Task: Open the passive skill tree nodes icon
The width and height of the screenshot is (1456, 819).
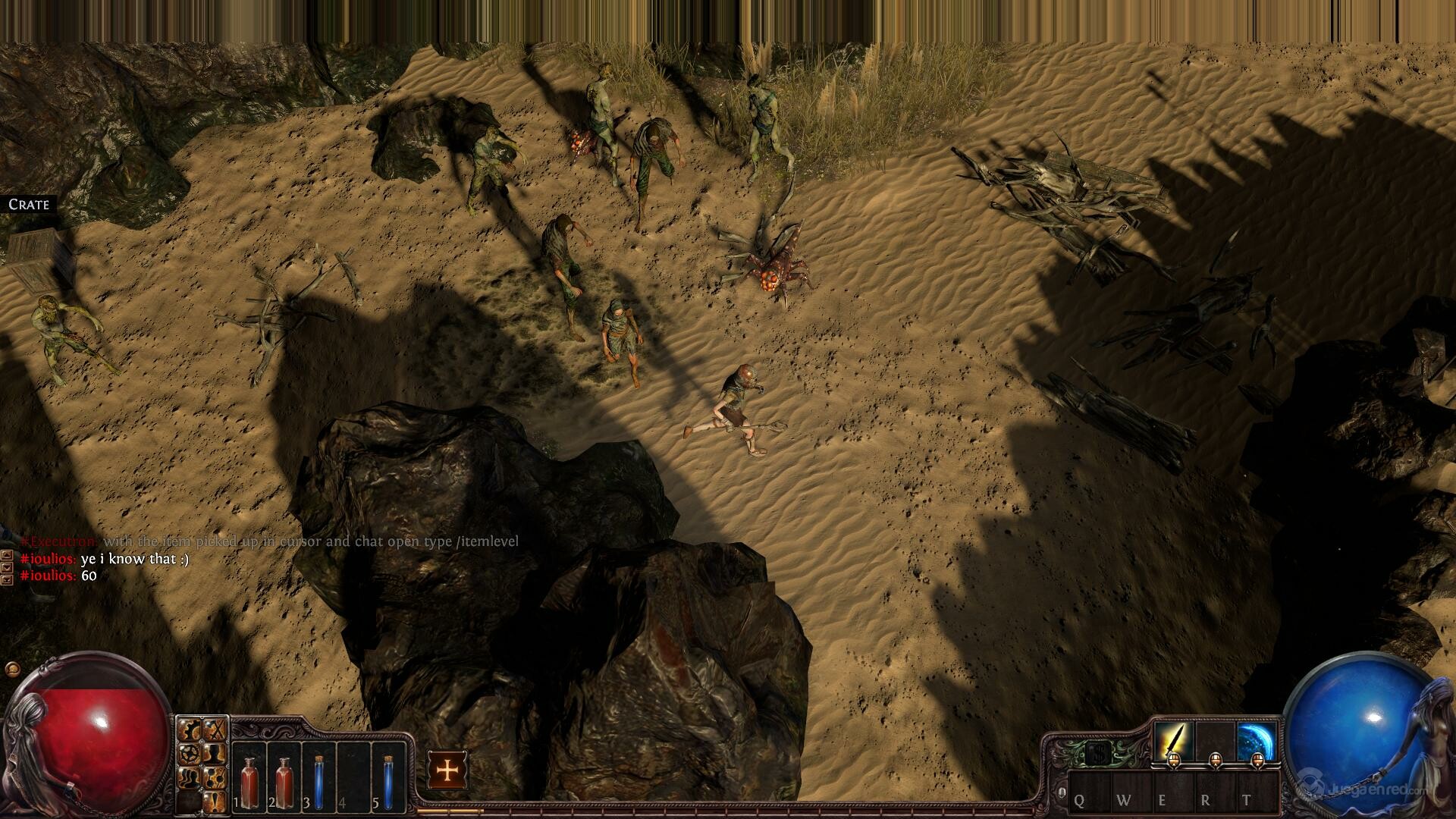Action: [x=216, y=776]
